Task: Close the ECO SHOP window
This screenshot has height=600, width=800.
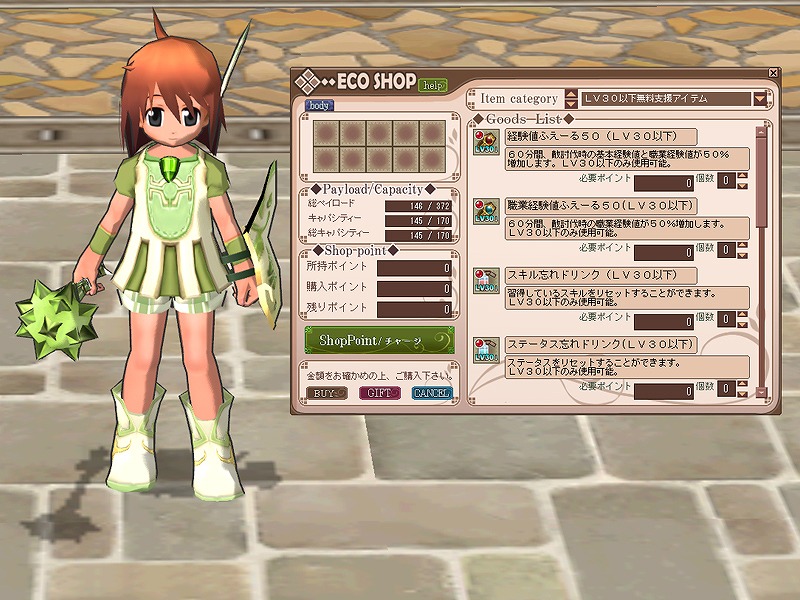Action: [x=773, y=73]
